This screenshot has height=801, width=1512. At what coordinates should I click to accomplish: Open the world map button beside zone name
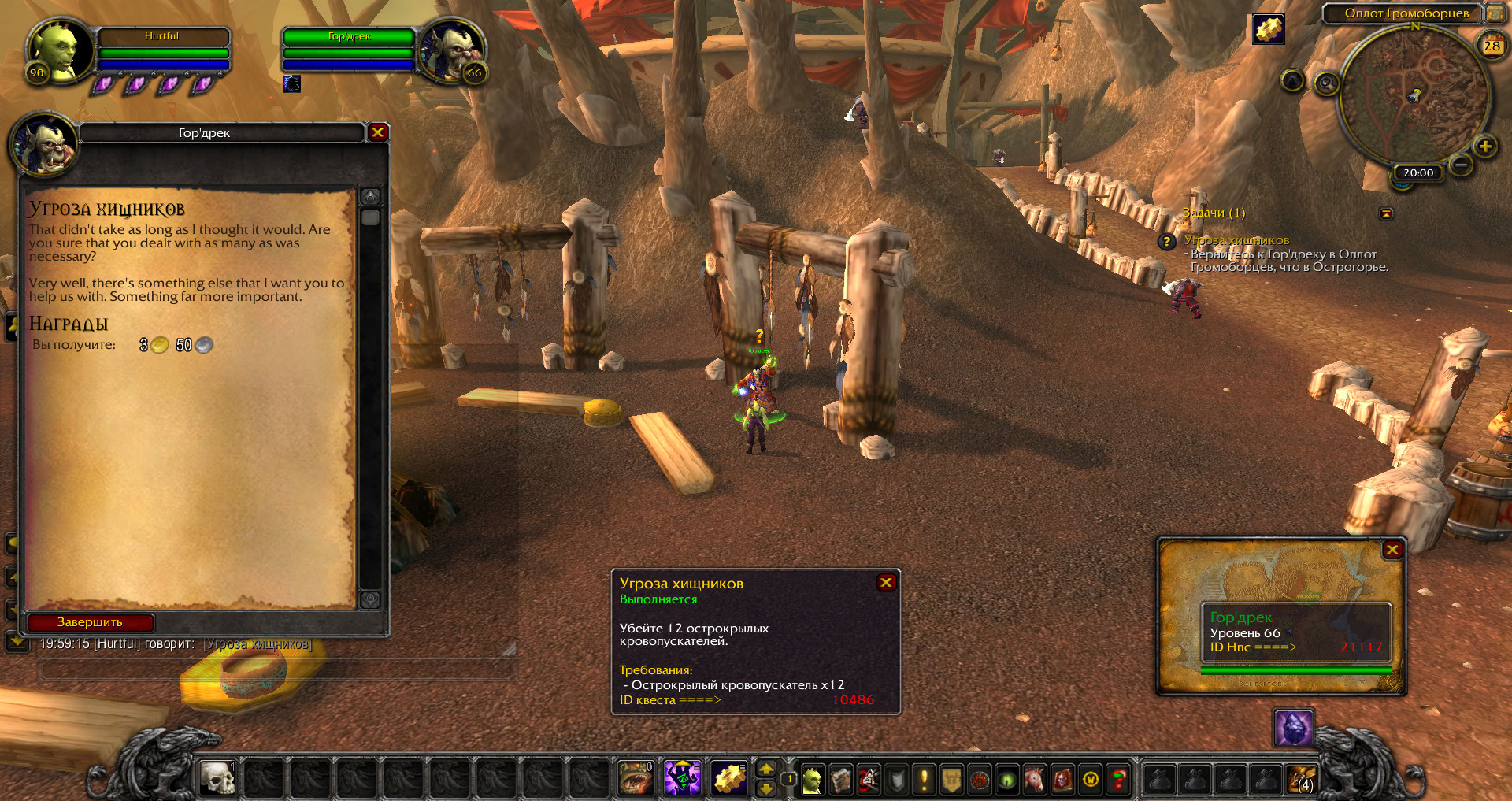(1495, 13)
